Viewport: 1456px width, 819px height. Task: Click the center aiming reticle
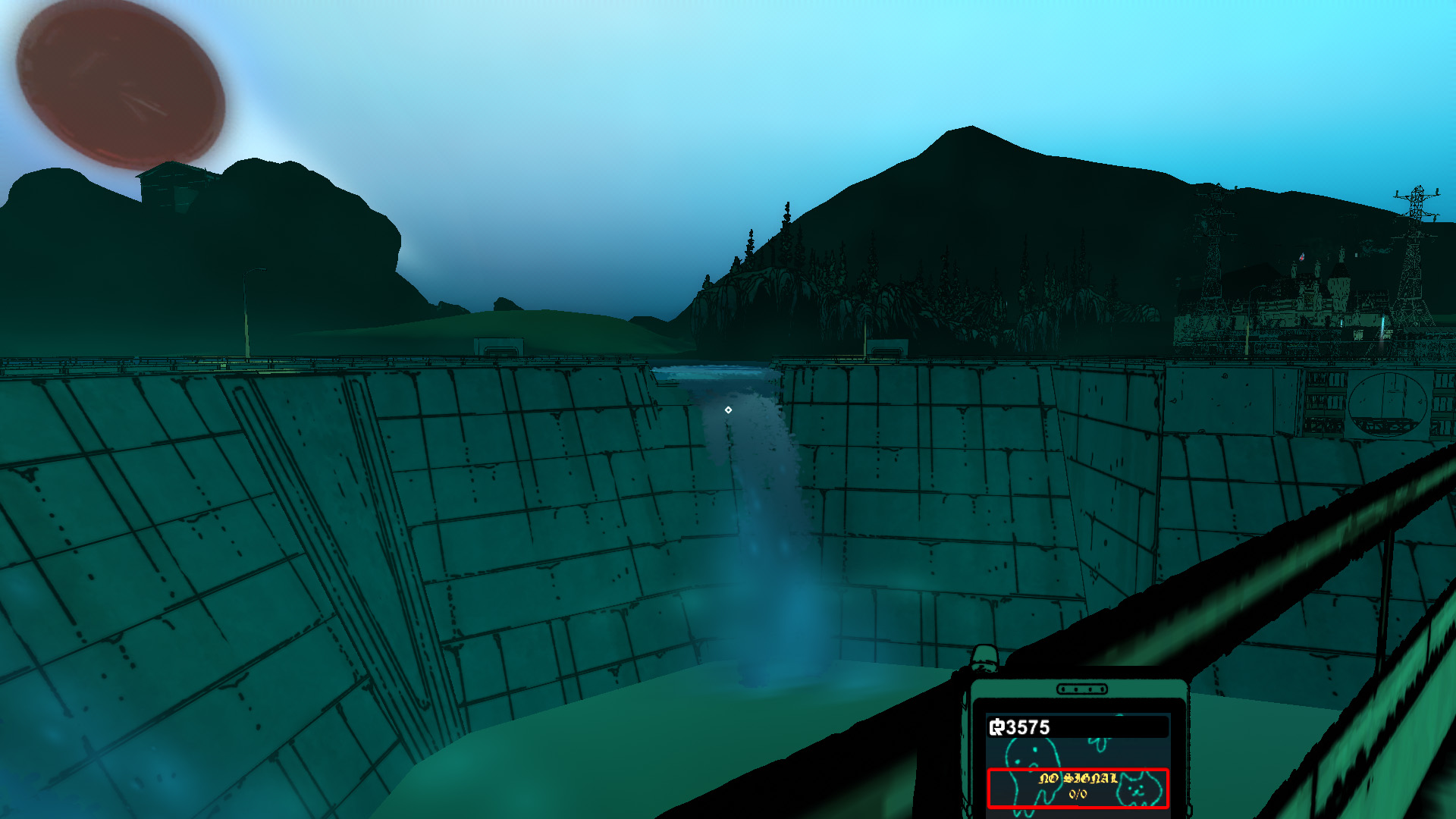pyautogui.click(x=728, y=409)
